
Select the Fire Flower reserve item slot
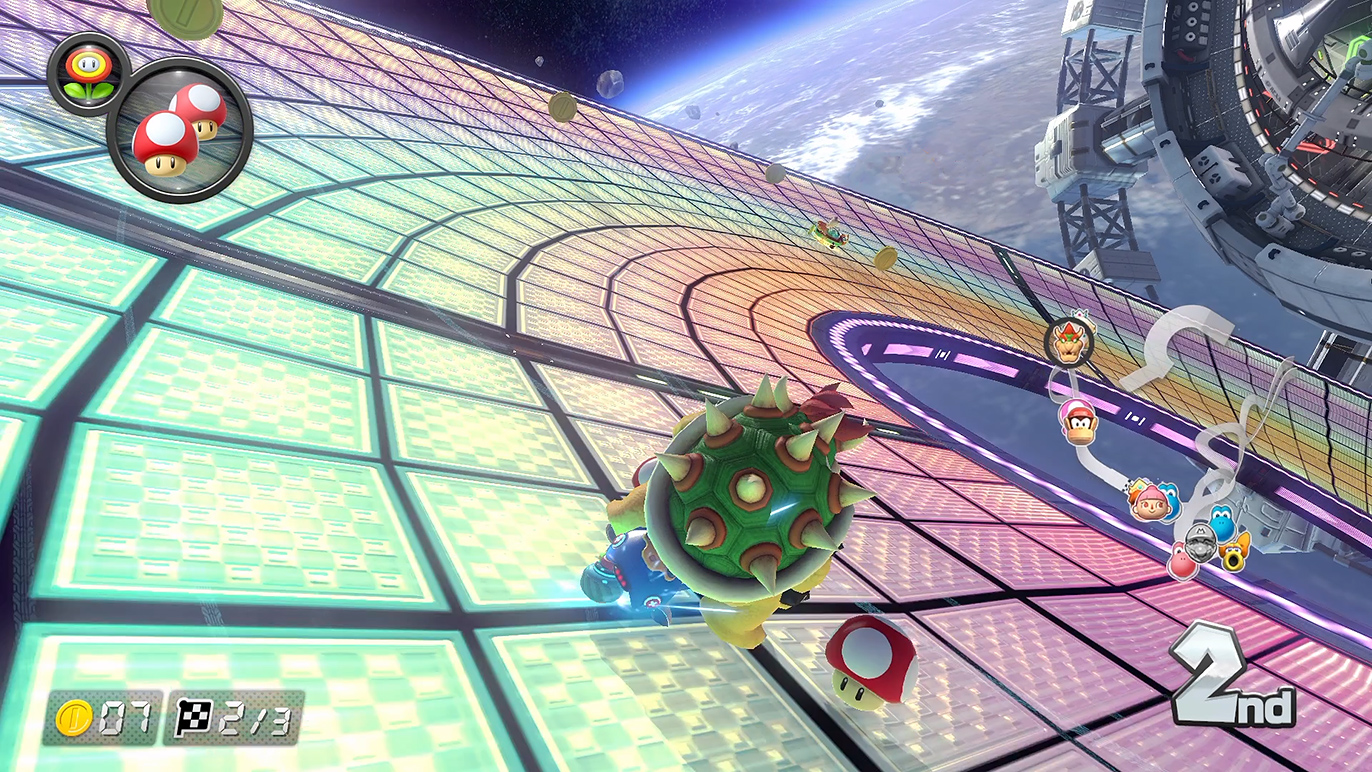[87, 71]
